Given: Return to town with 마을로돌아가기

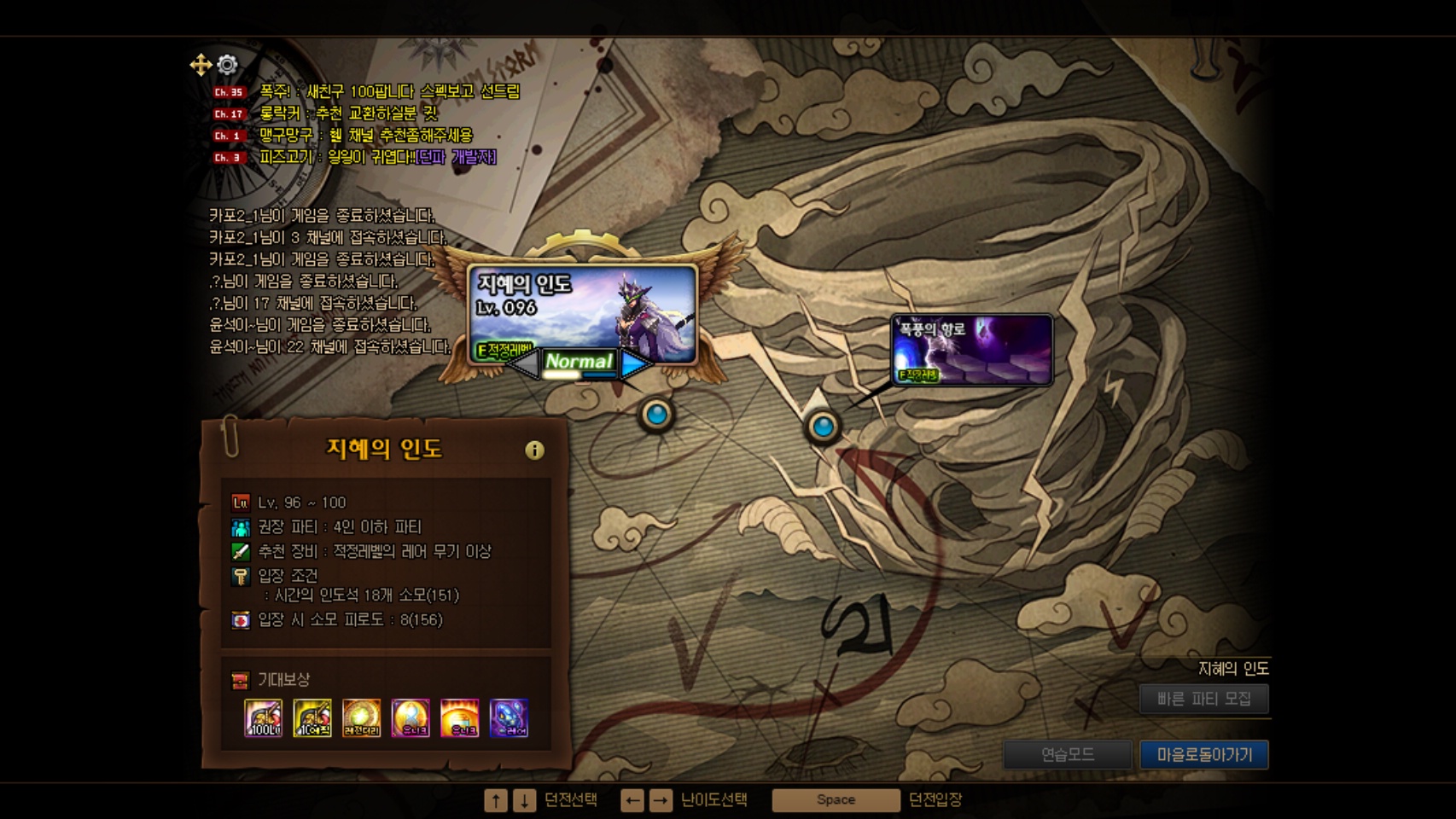Looking at the screenshot, I should click(1203, 754).
